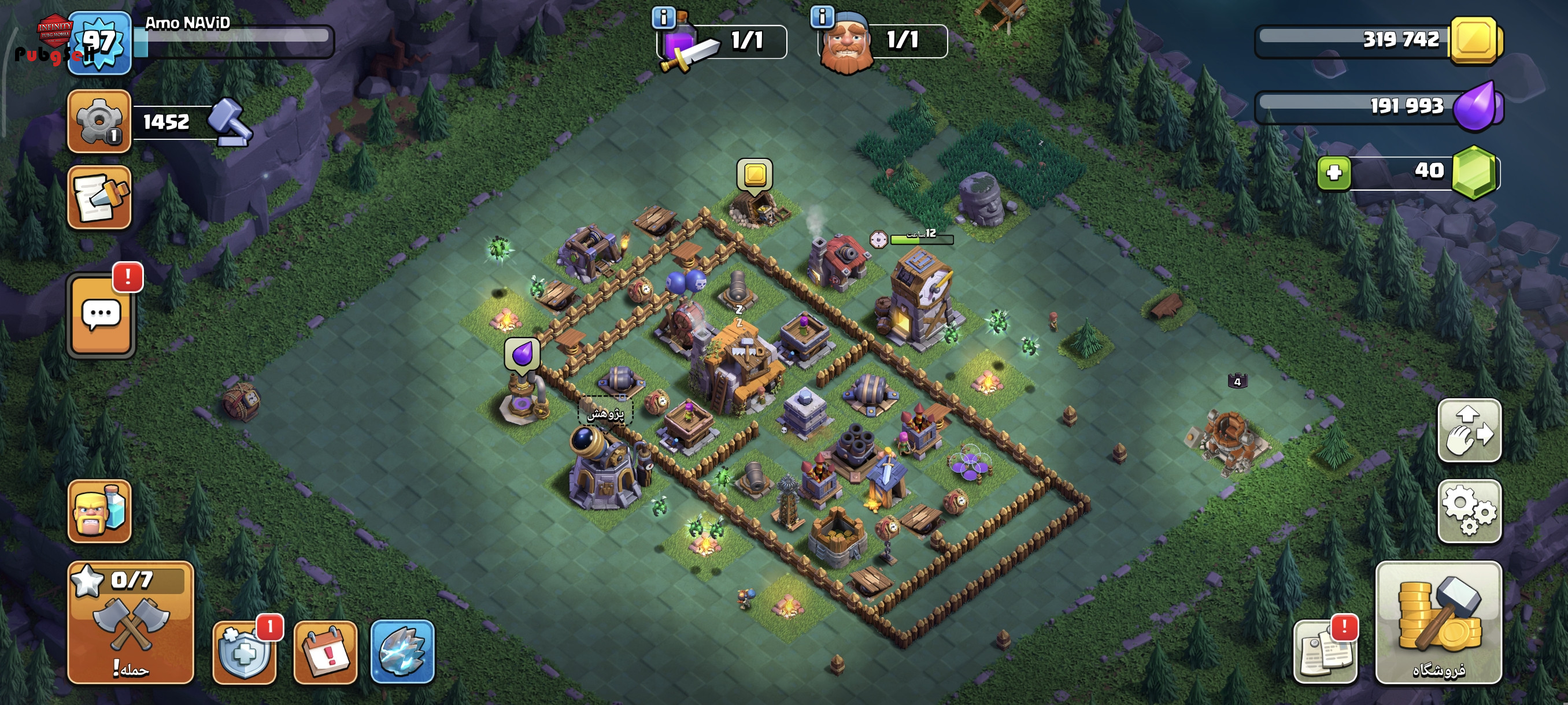Open the chat speech bubble panel

click(101, 315)
